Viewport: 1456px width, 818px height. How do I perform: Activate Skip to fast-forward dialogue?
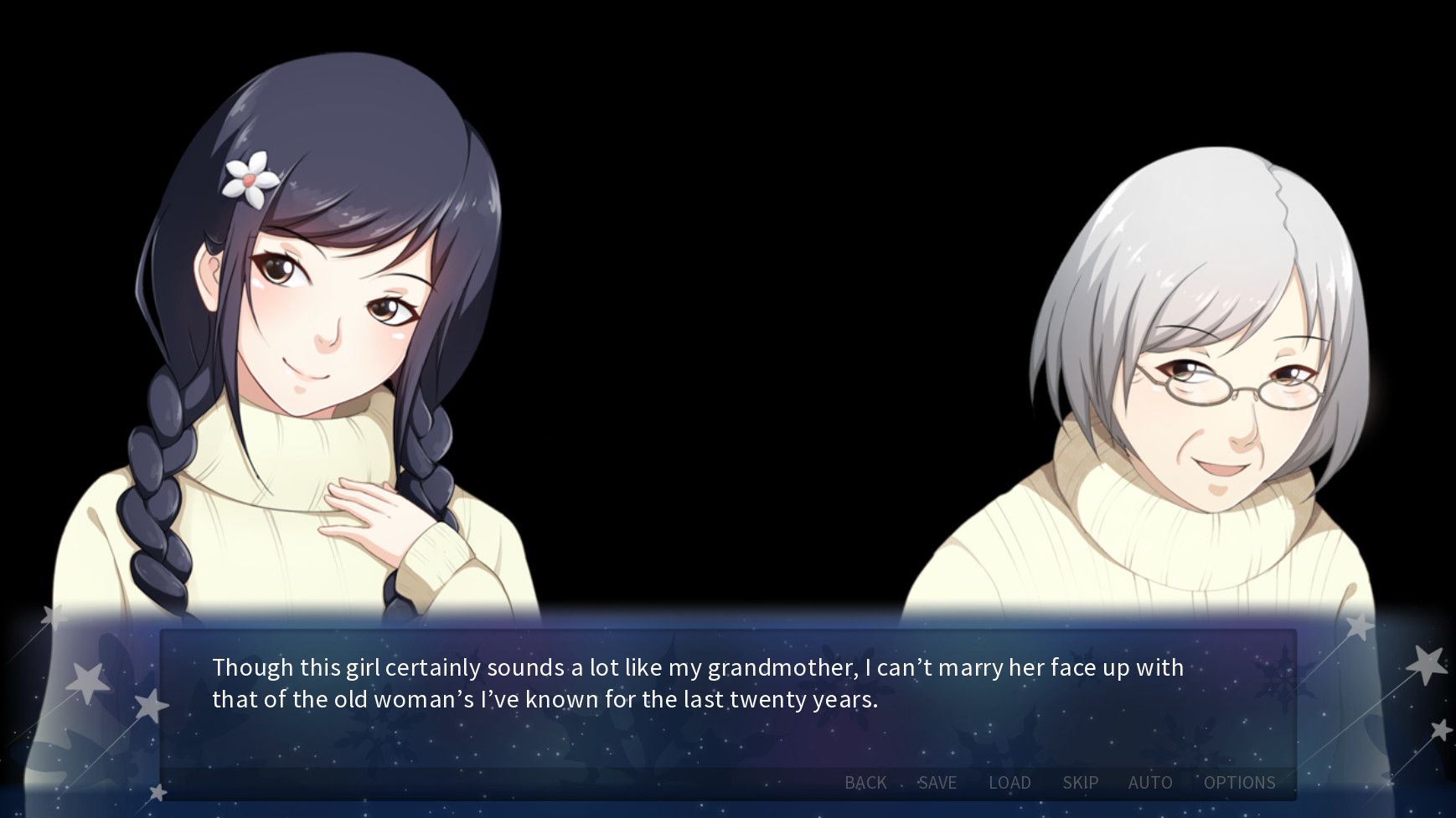click(x=1080, y=782)
